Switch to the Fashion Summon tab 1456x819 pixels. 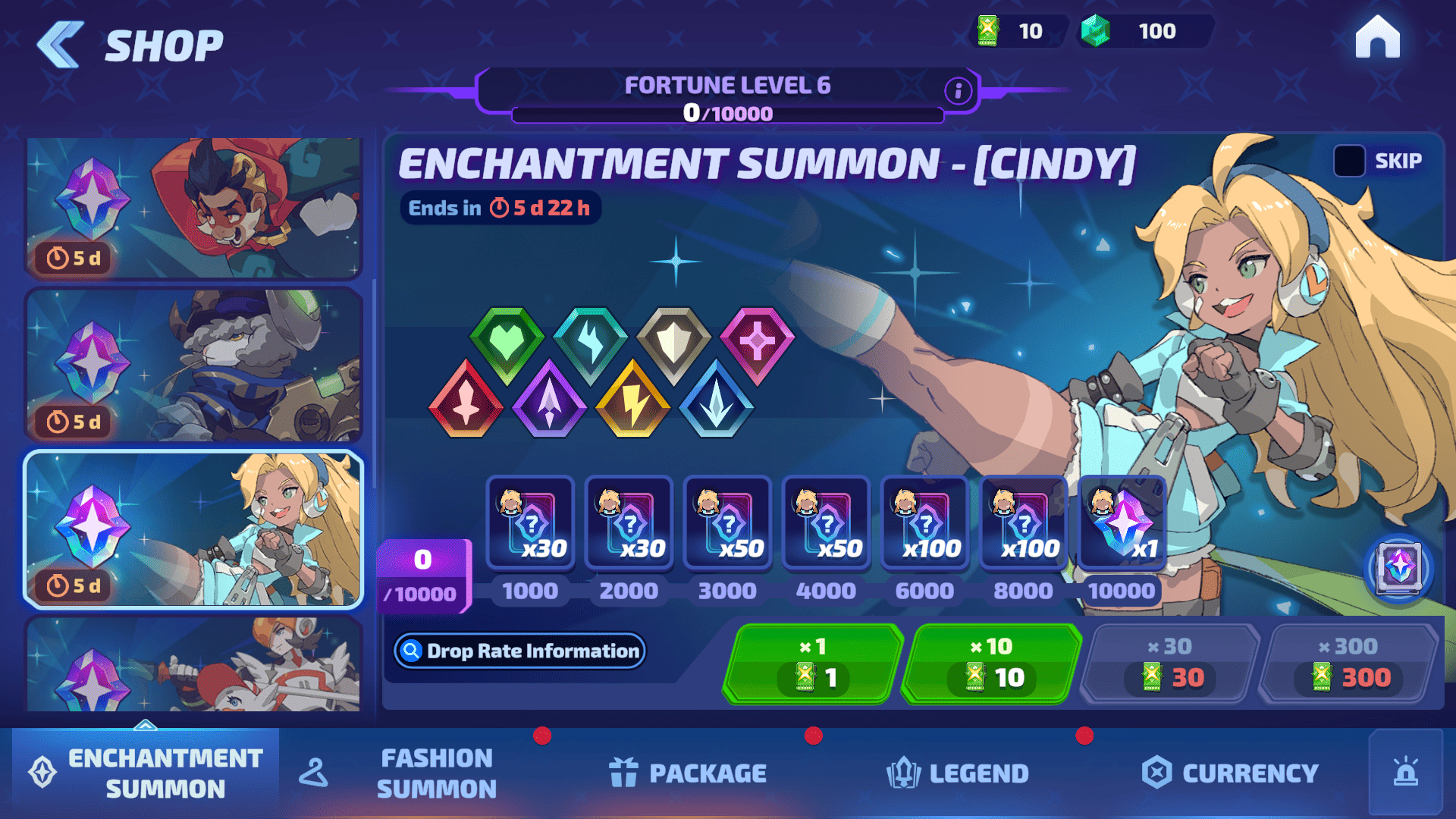pyautogui.click(x=436, y=773)
